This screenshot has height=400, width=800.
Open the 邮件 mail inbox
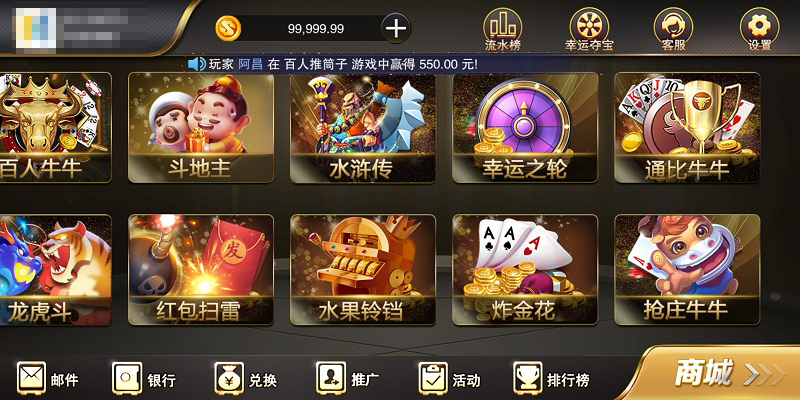click(48, 379)
